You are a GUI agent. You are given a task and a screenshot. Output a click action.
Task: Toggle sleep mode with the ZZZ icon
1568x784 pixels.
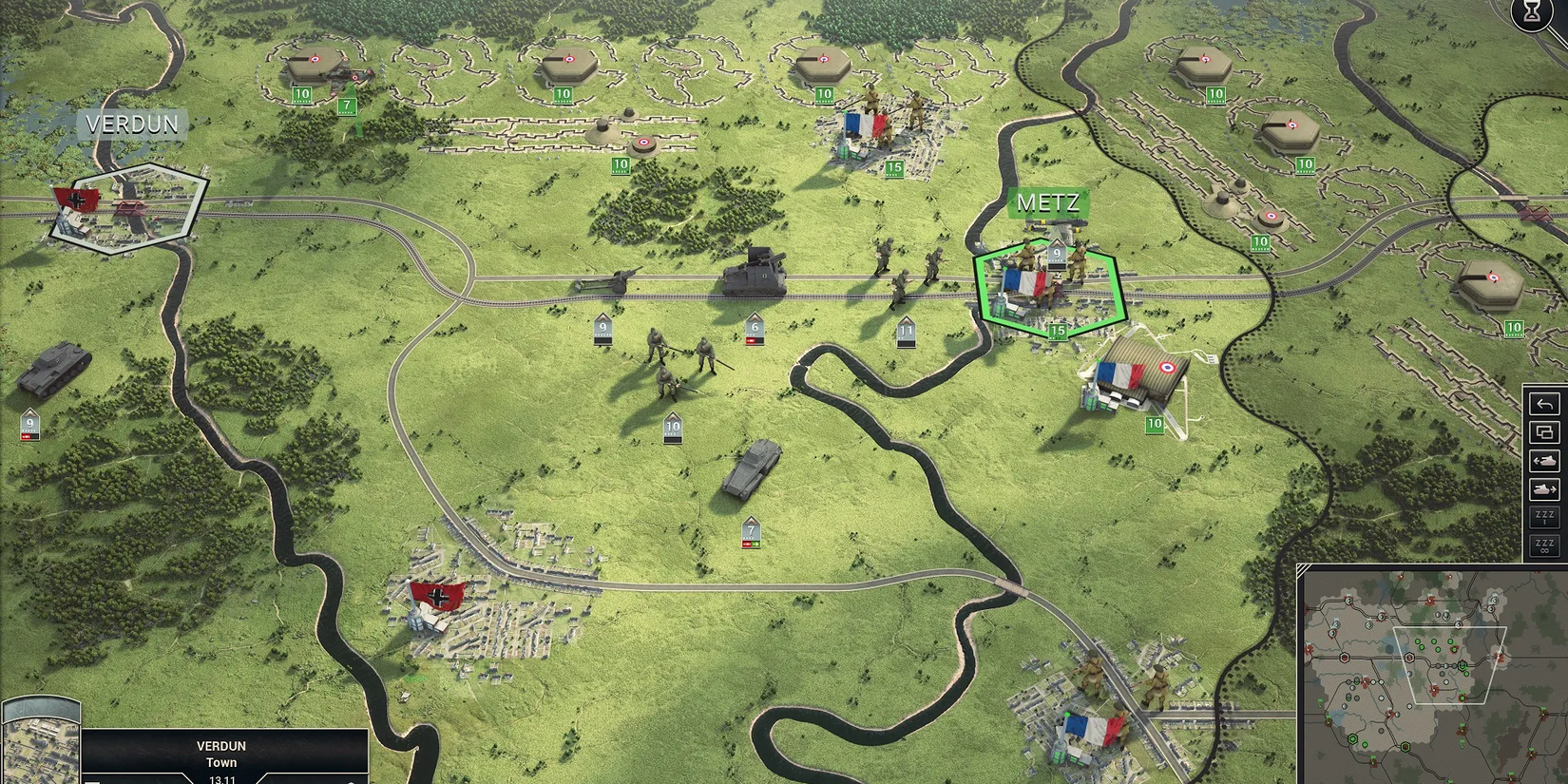(x=1543, y=518)
